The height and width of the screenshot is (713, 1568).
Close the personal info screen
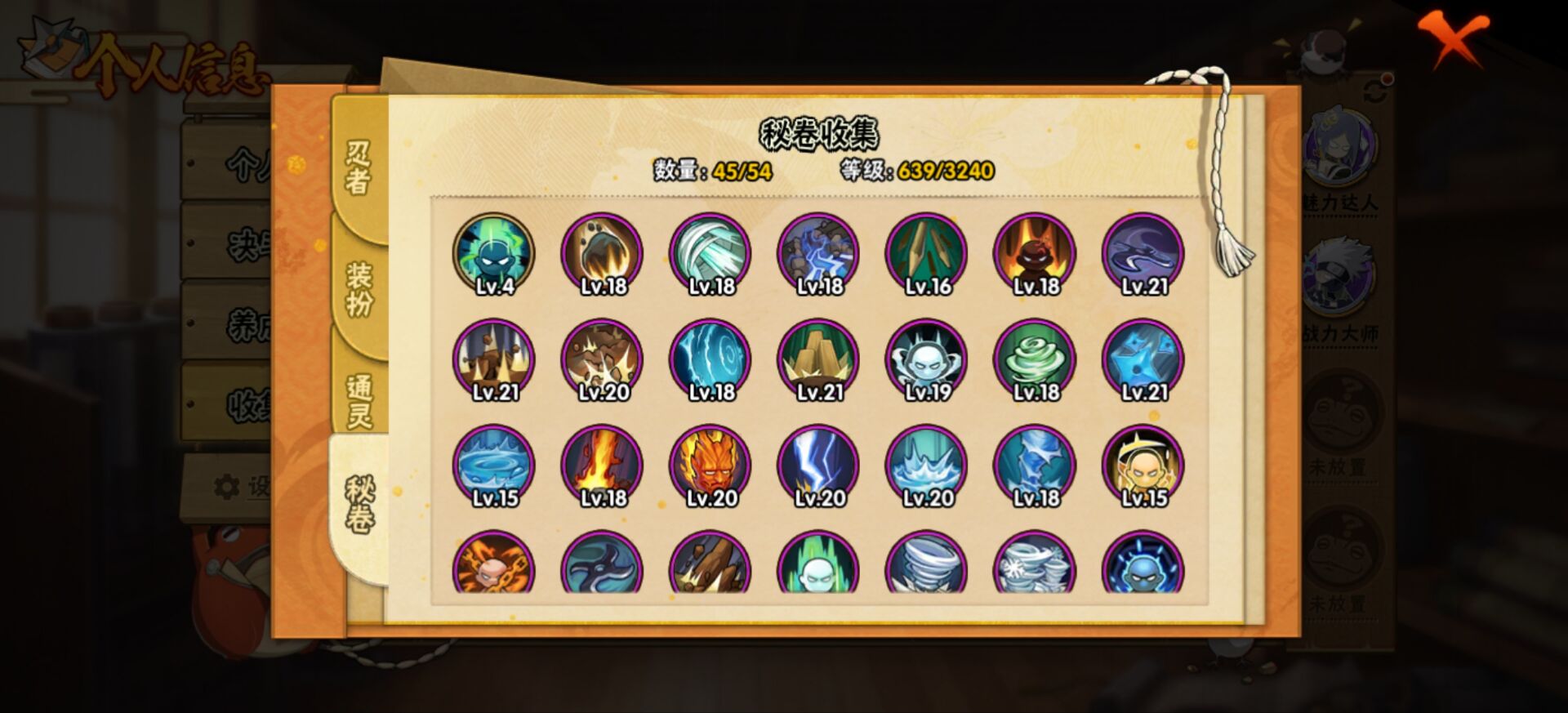[1453, 39]
